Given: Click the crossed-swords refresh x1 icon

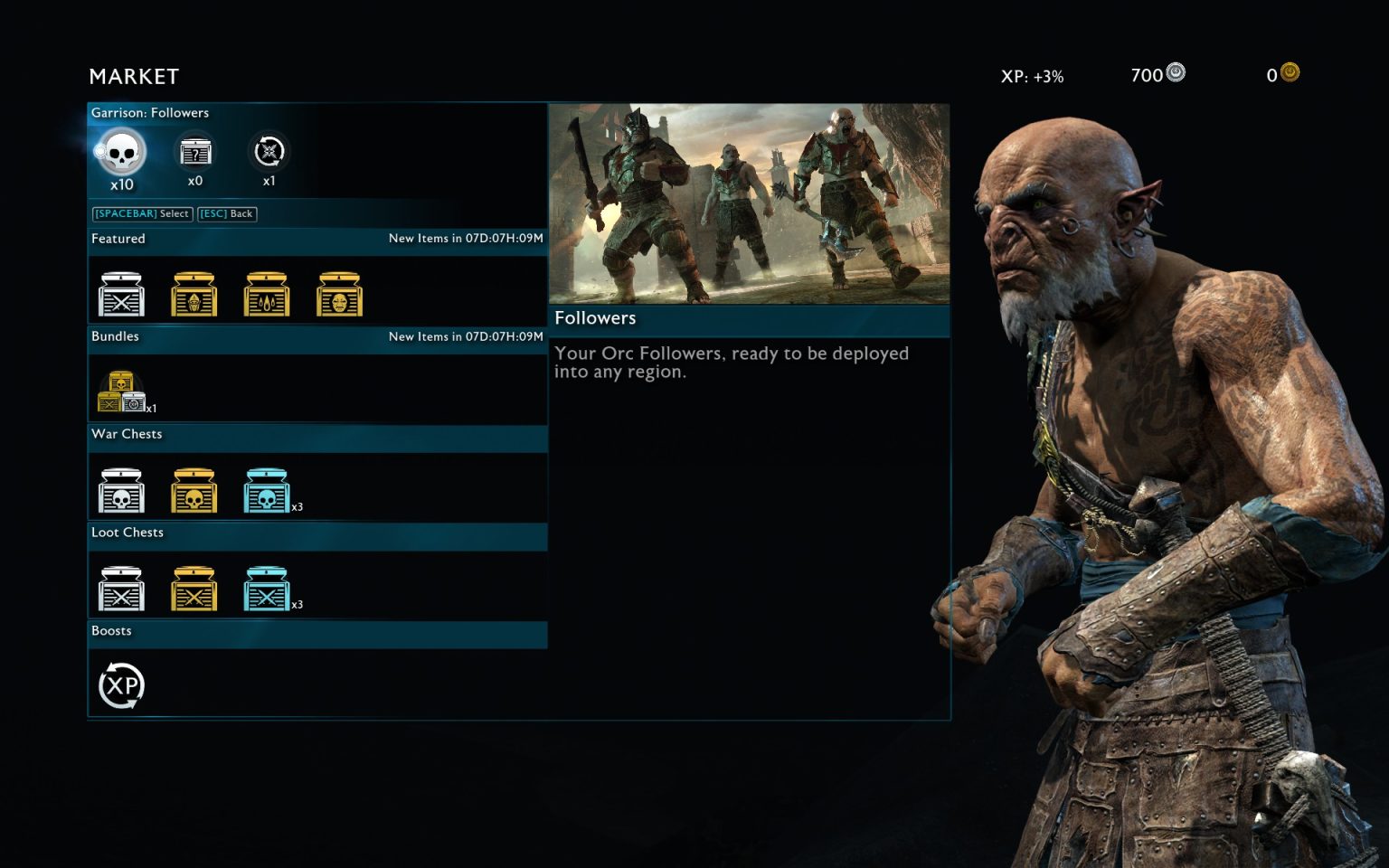Looking at the screenshot, I should point(268,154).
